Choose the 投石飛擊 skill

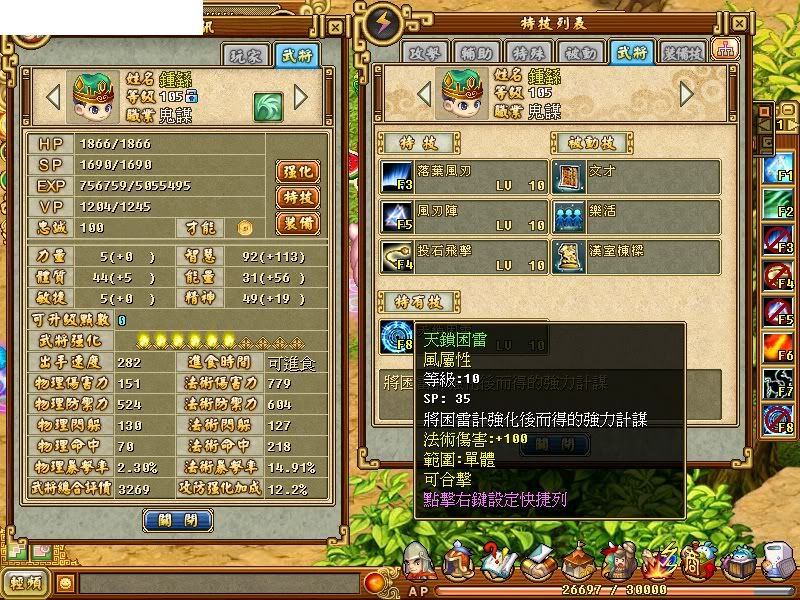tap(464, 254)
